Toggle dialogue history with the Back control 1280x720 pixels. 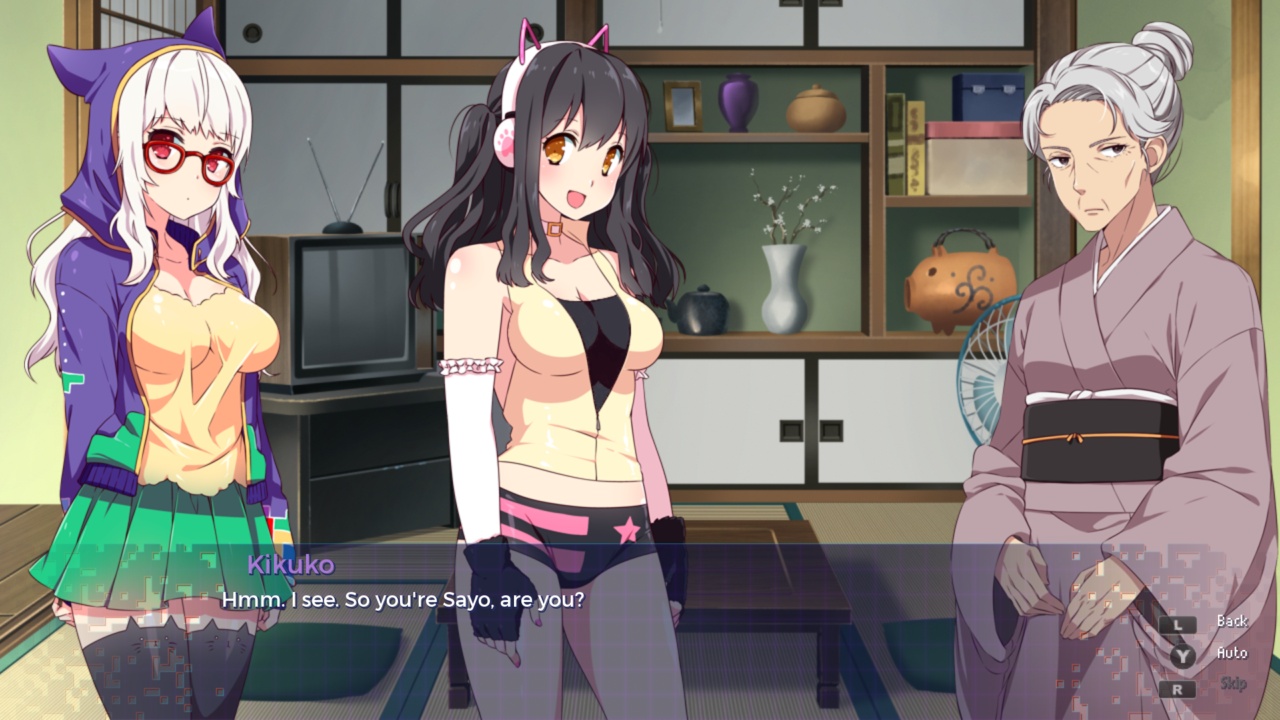coord(1232,621)
